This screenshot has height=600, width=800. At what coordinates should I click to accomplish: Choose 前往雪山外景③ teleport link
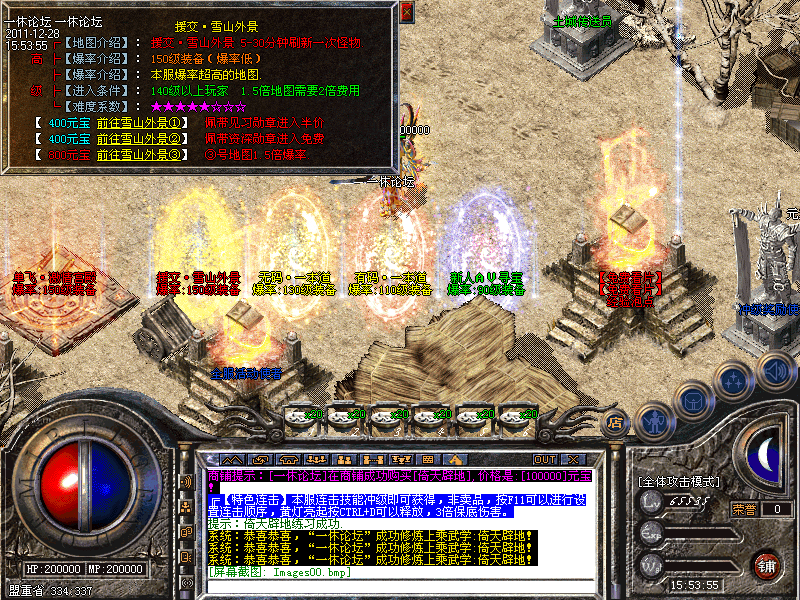(x=139, y=155)
